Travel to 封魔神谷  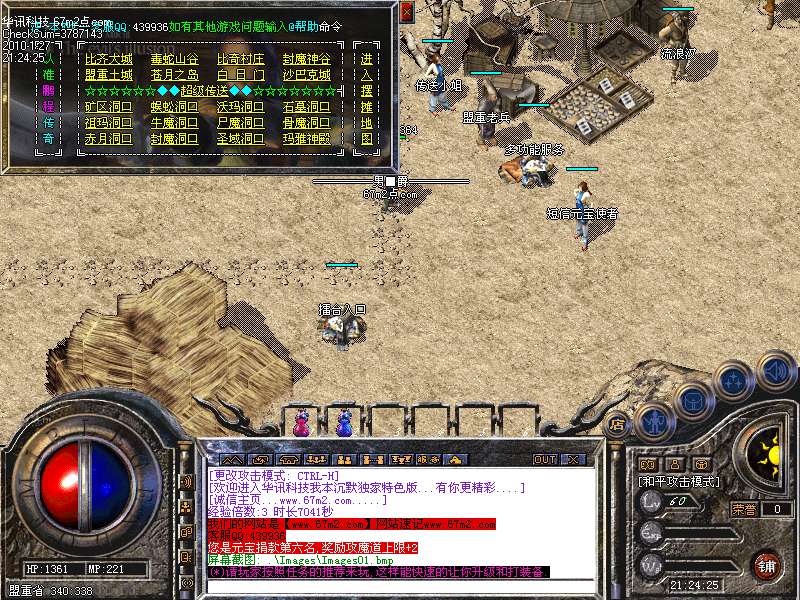[306, 59]
